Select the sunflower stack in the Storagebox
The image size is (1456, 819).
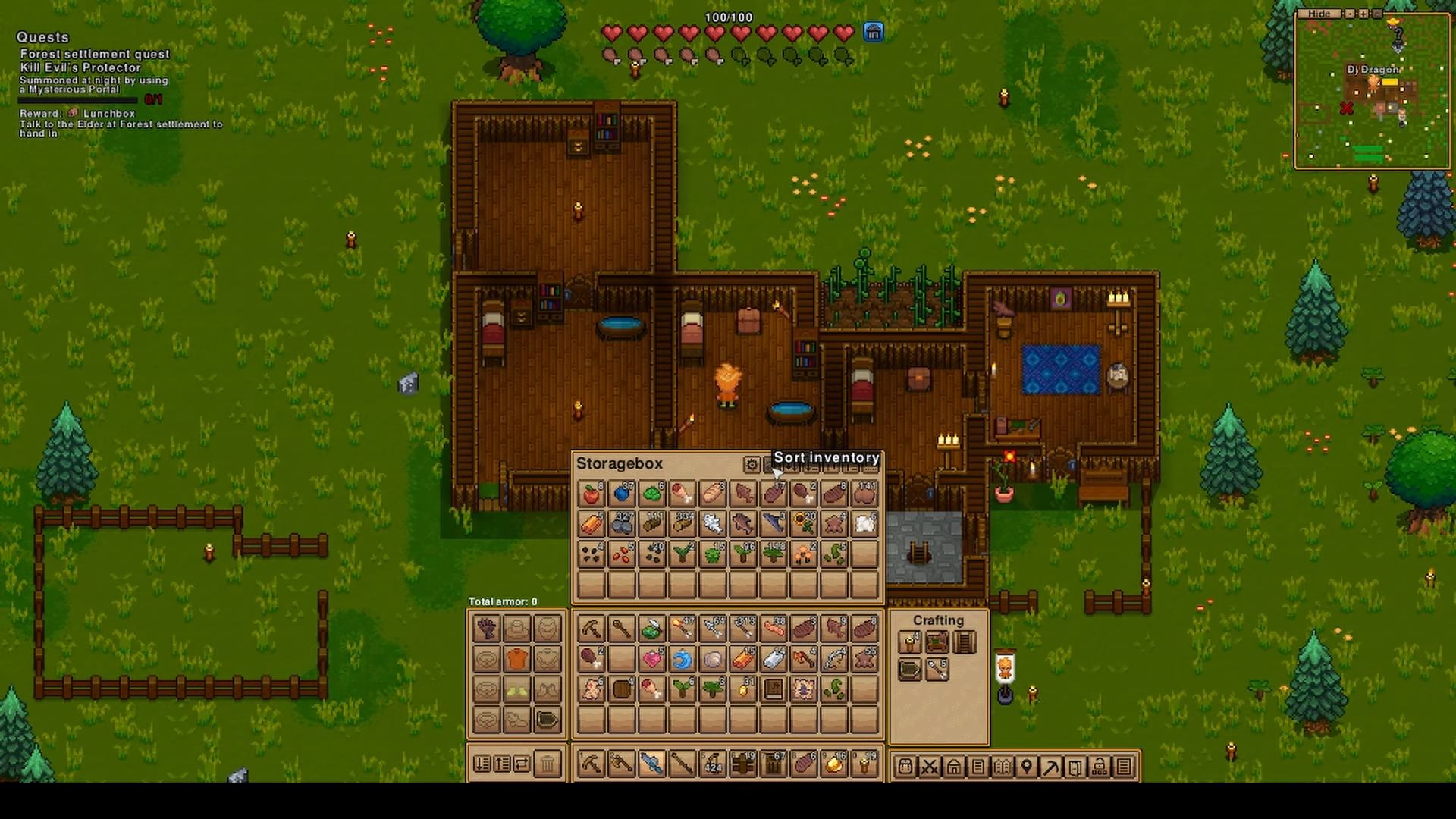pos(803,524)
